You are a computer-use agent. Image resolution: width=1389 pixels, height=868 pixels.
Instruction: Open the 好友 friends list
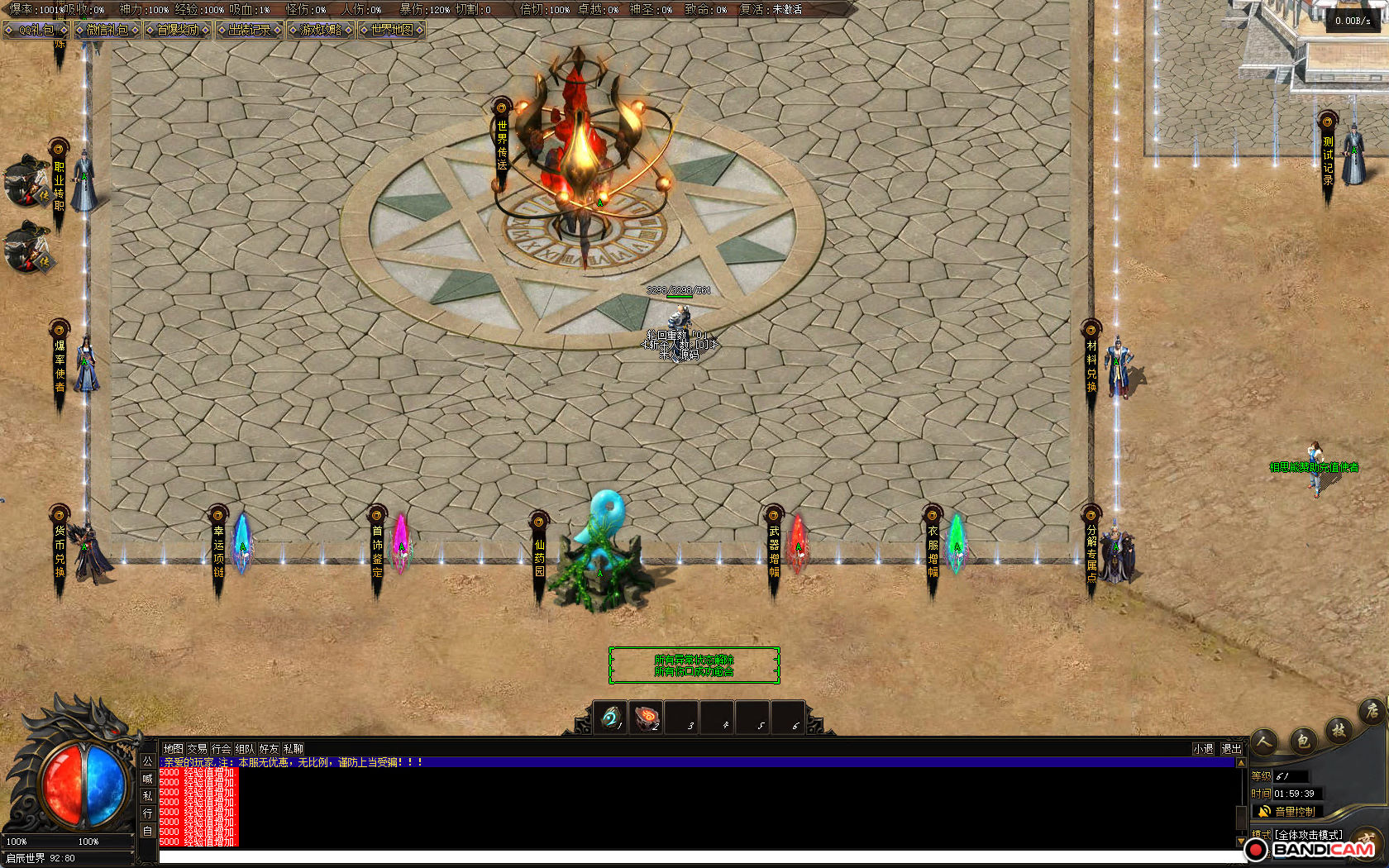click(x=269, y=749)
